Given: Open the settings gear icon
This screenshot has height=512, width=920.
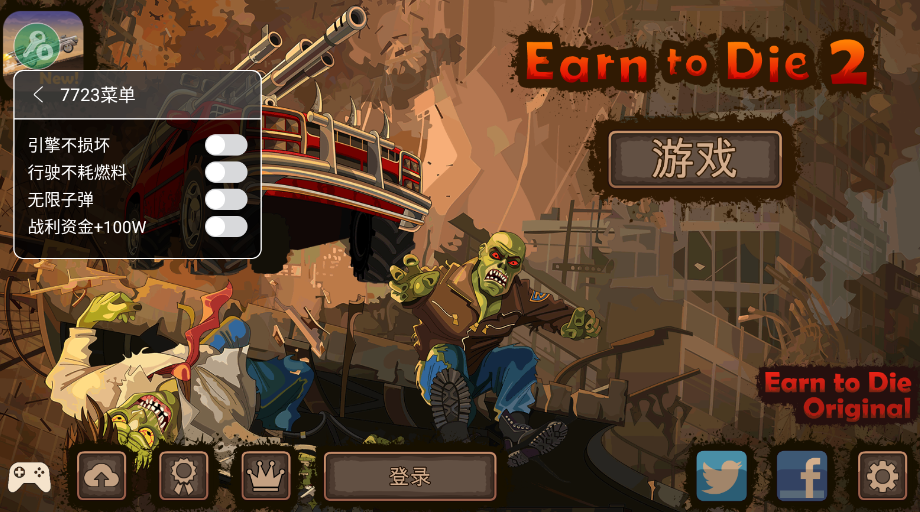Looking at the screenshot, I should (x=882, y=476).
